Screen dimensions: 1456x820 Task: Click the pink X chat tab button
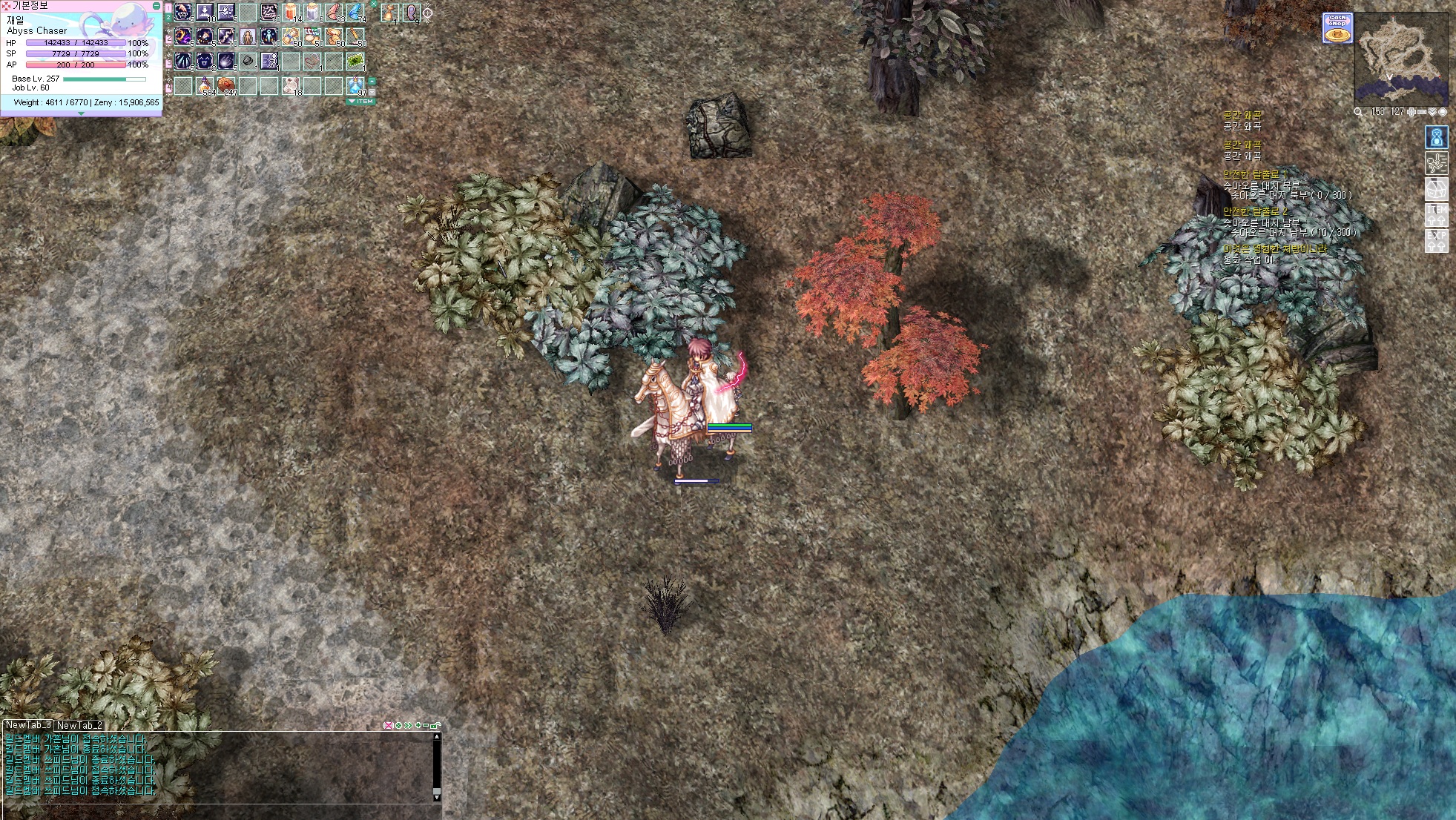(x=388, y=725)
